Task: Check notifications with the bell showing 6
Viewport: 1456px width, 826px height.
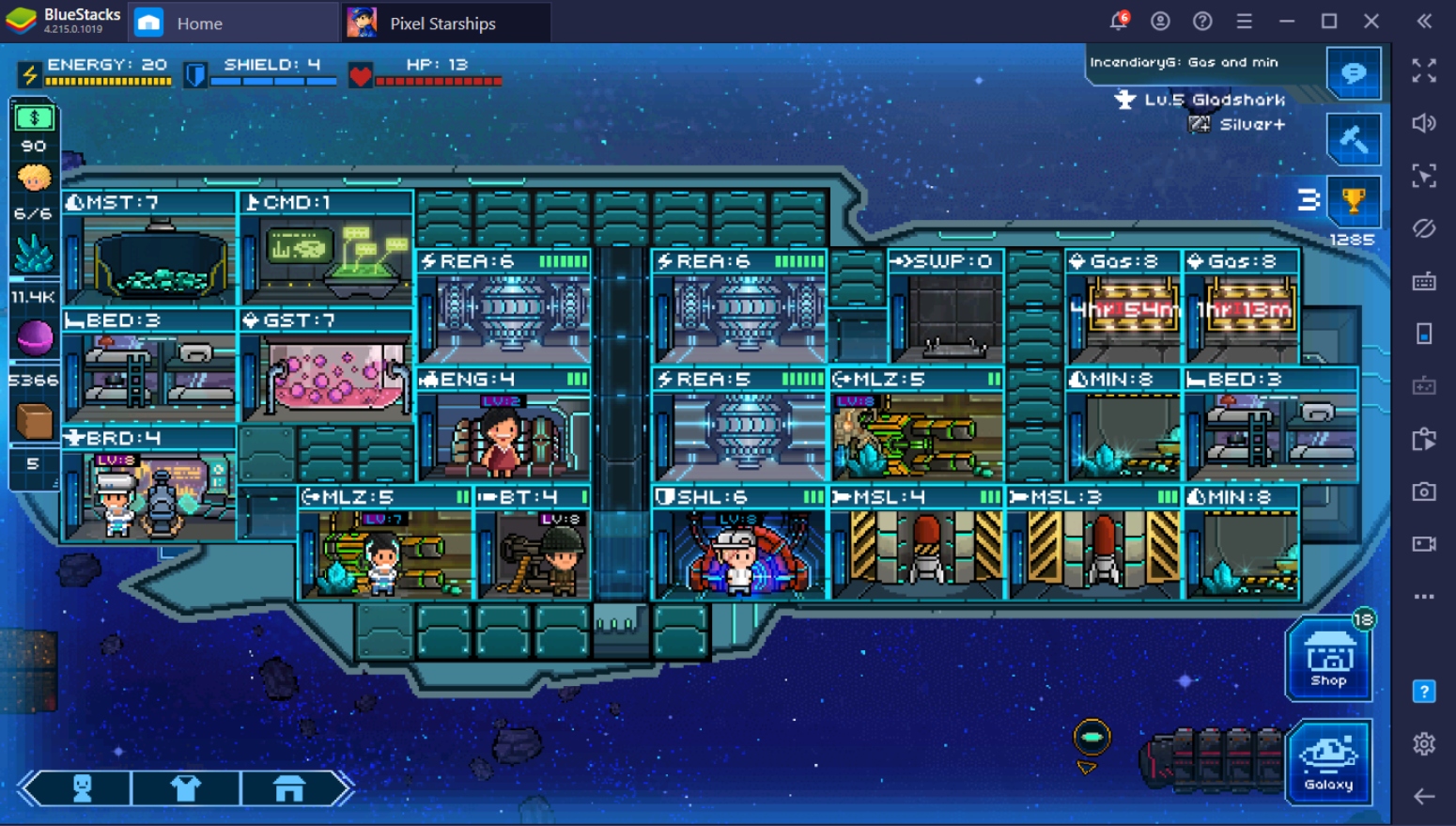Action: (x=1117, y=21)
